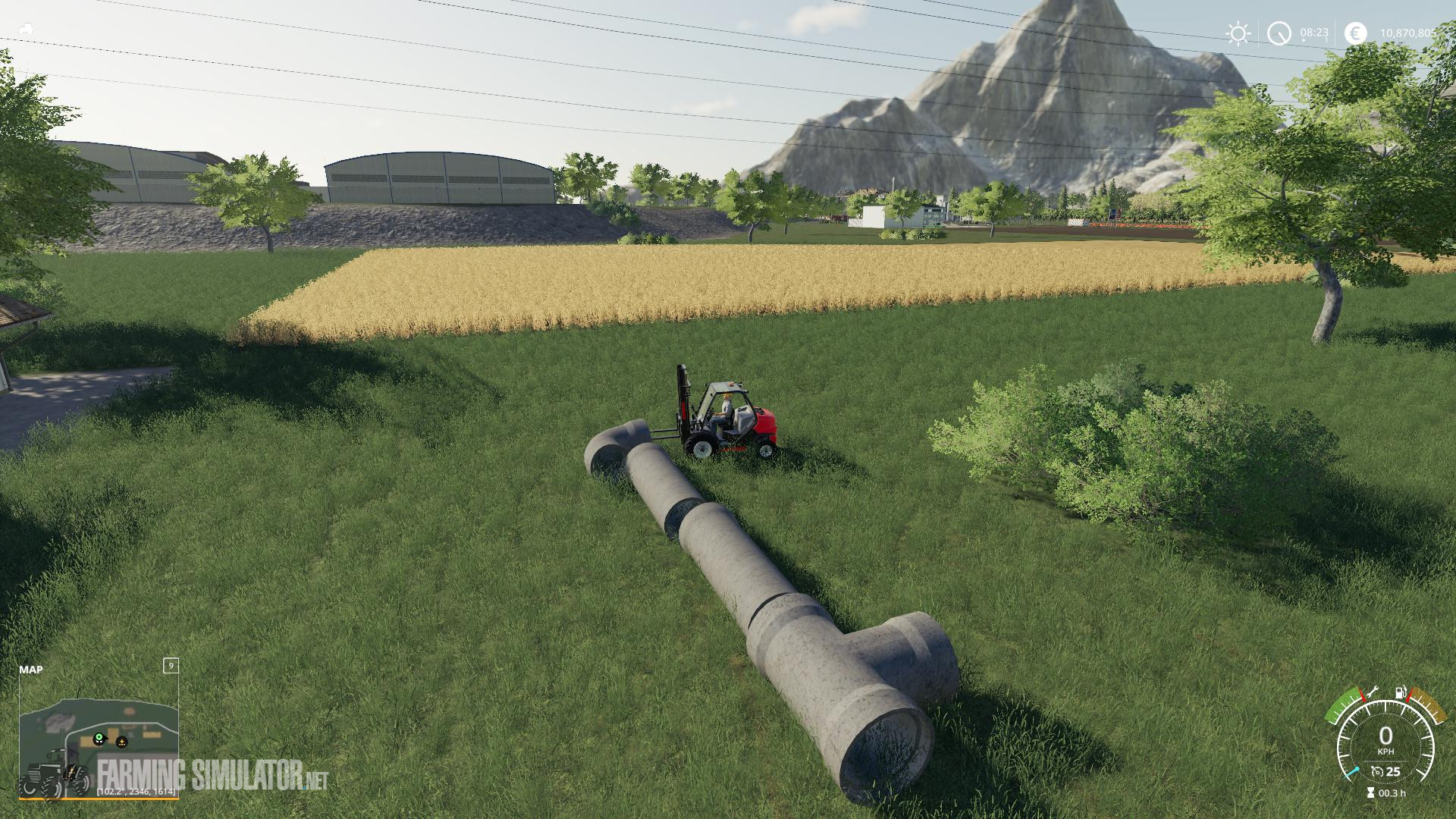Image resolution: width=1456 pixels, height=819 pixels.
Task: Click the MAP label heading
Action: click(x=32, y=670)
